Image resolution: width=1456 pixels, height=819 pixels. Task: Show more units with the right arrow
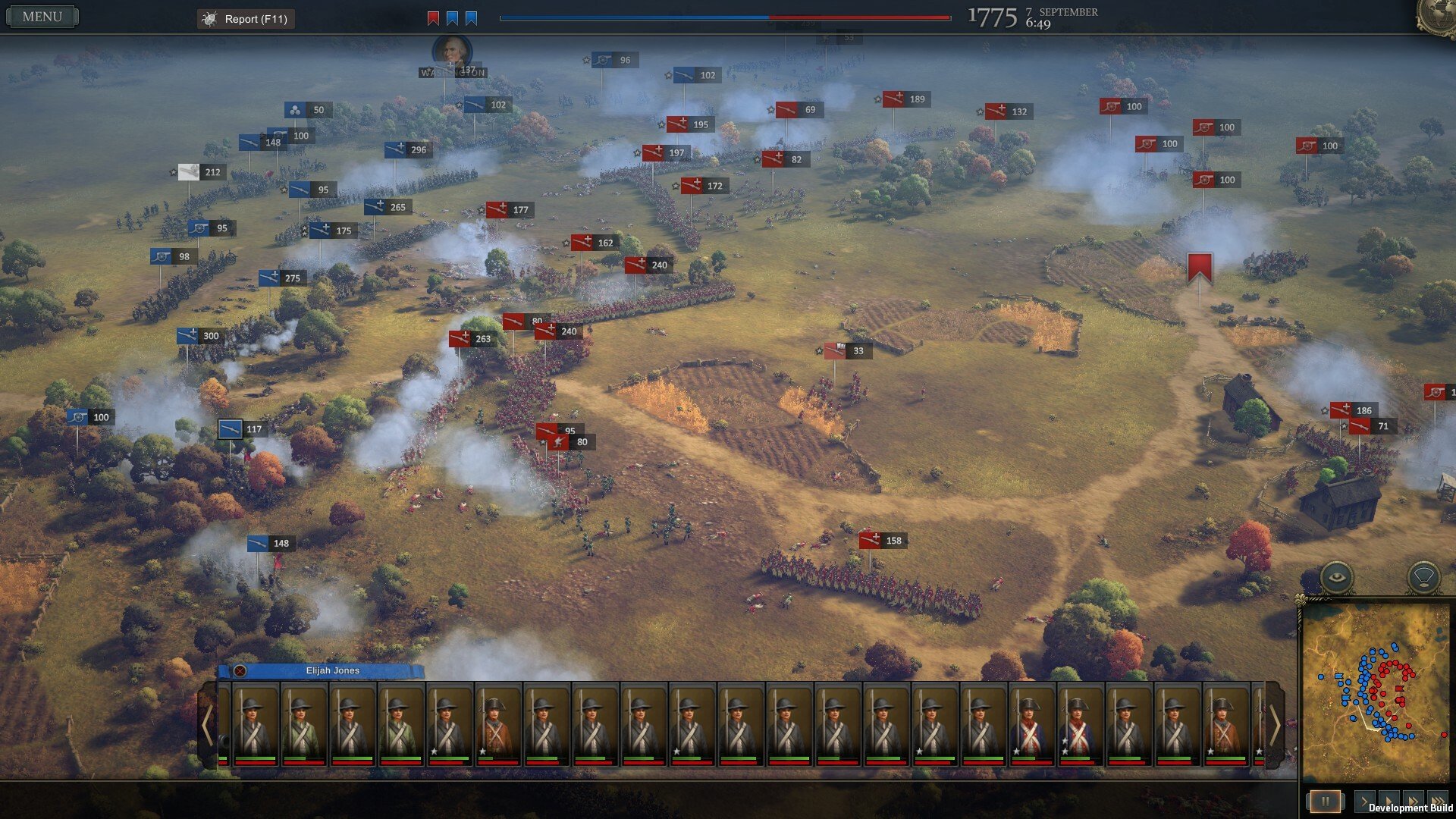1275,725
